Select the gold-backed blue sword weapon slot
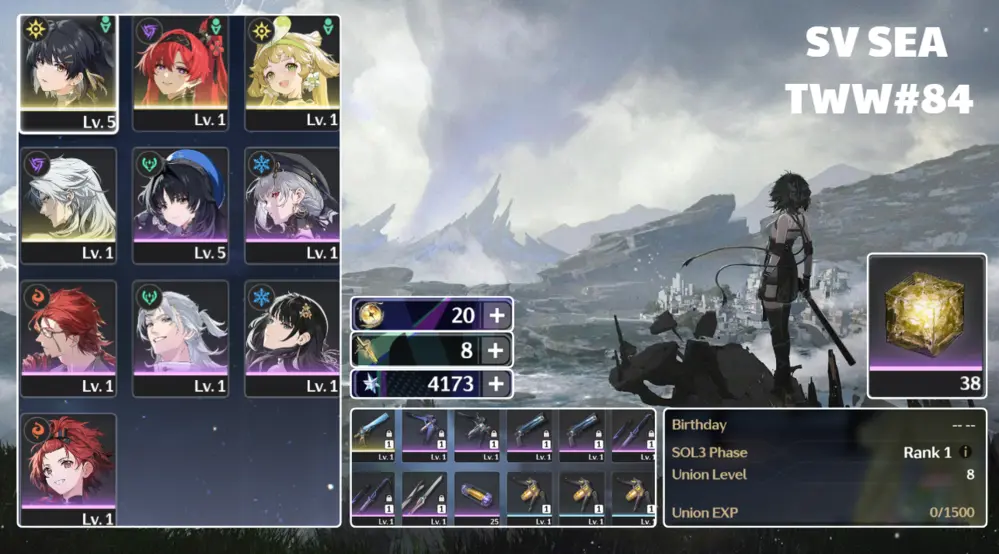This screenshot has height=554, width=999. pos(376,436)
